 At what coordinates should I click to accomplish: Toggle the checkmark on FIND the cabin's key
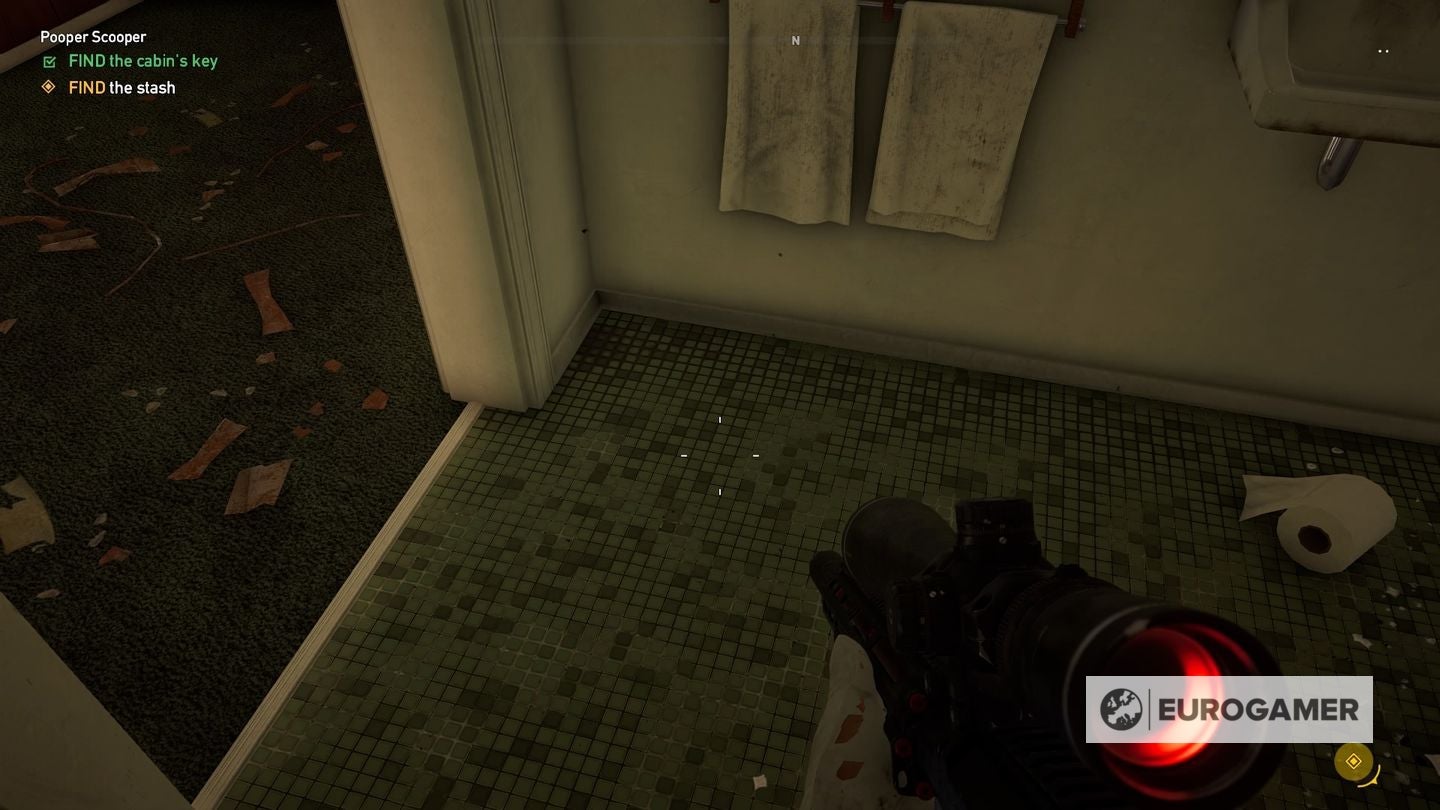click(x=49, y=61)
